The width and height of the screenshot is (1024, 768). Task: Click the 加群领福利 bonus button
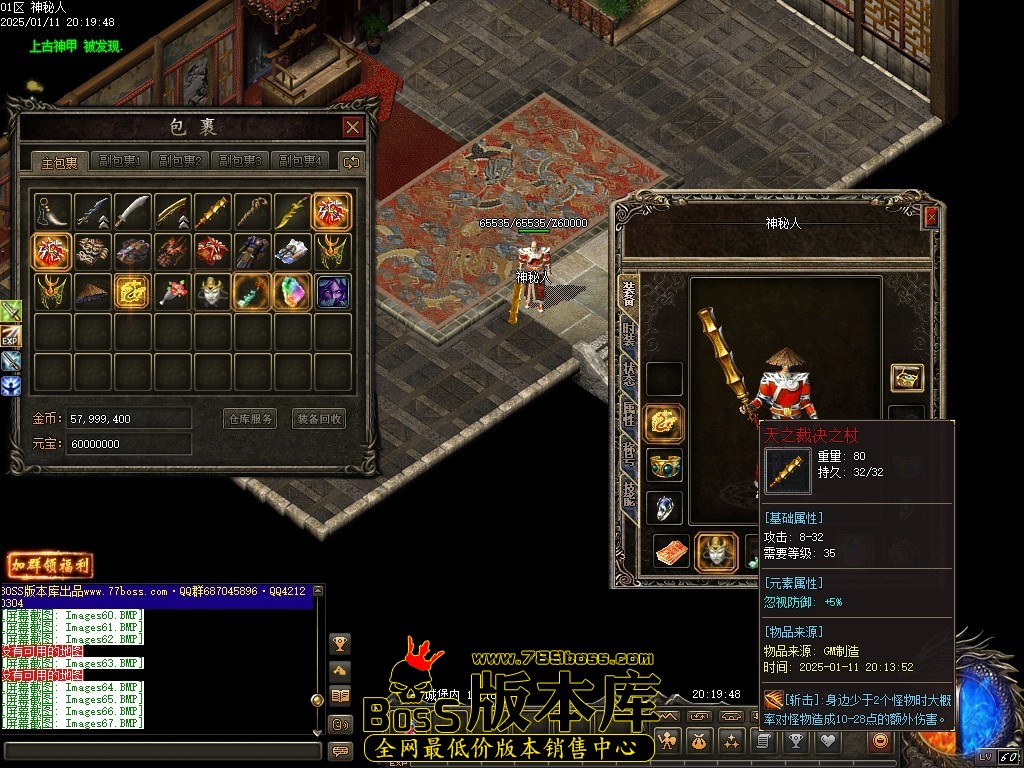50,566
